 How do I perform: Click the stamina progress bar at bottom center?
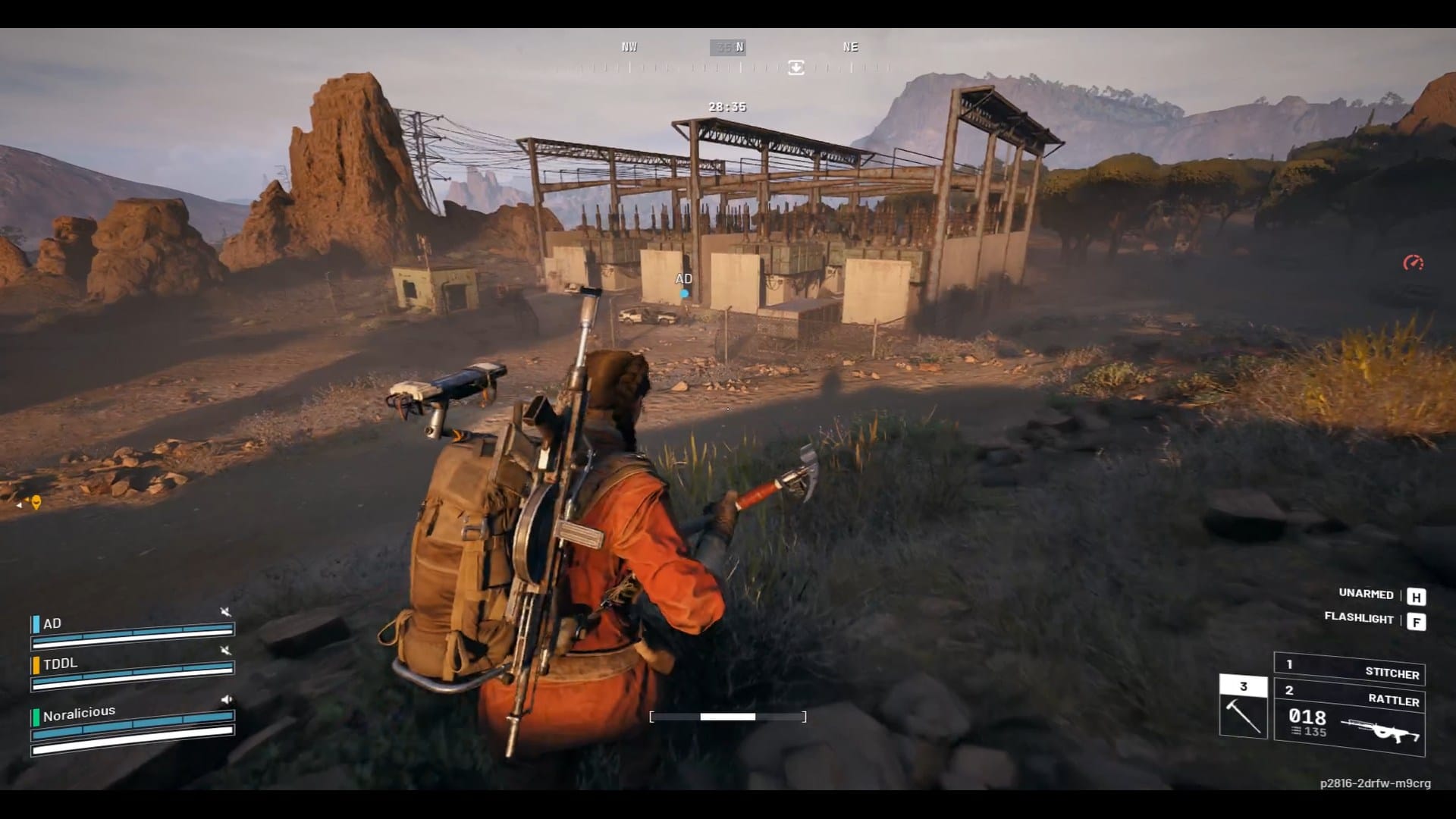point(726,715)
